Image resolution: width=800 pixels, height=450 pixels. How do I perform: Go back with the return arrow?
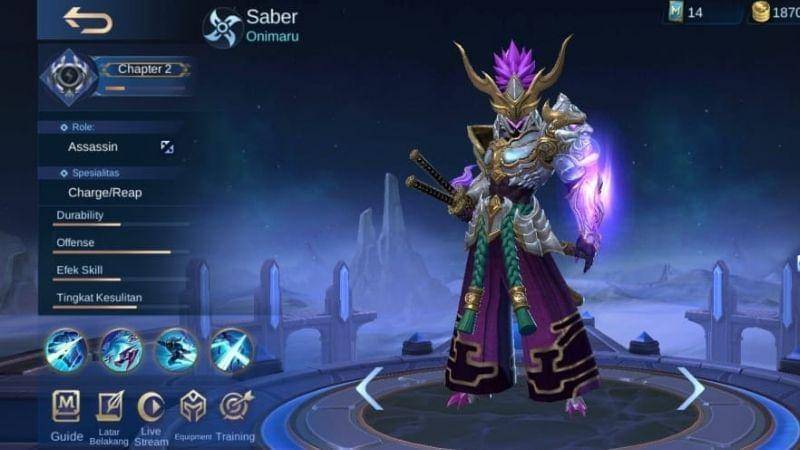click(x=87, y=20)
